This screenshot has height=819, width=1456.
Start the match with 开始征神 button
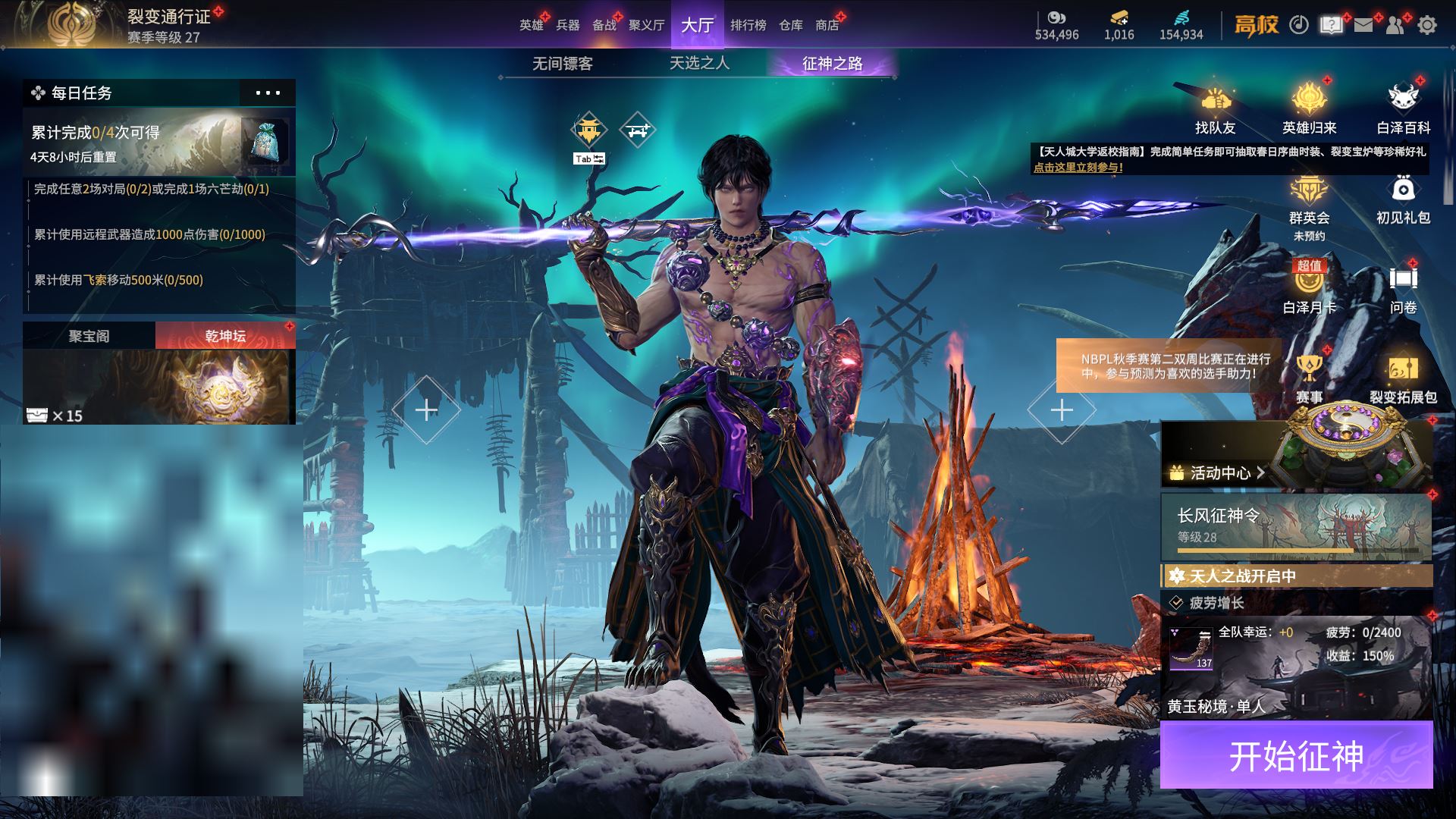pos(1296,755)
